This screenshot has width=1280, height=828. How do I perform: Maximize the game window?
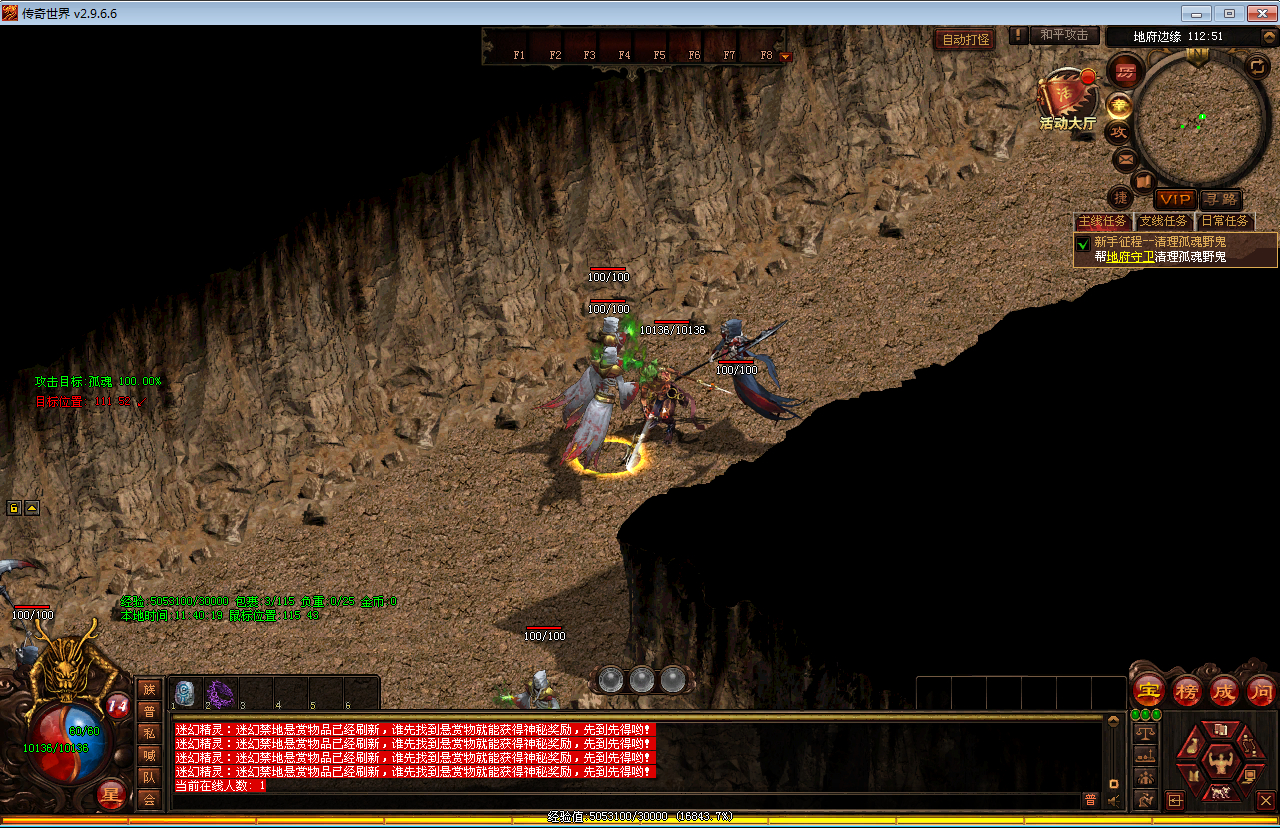pos(1229,13)
